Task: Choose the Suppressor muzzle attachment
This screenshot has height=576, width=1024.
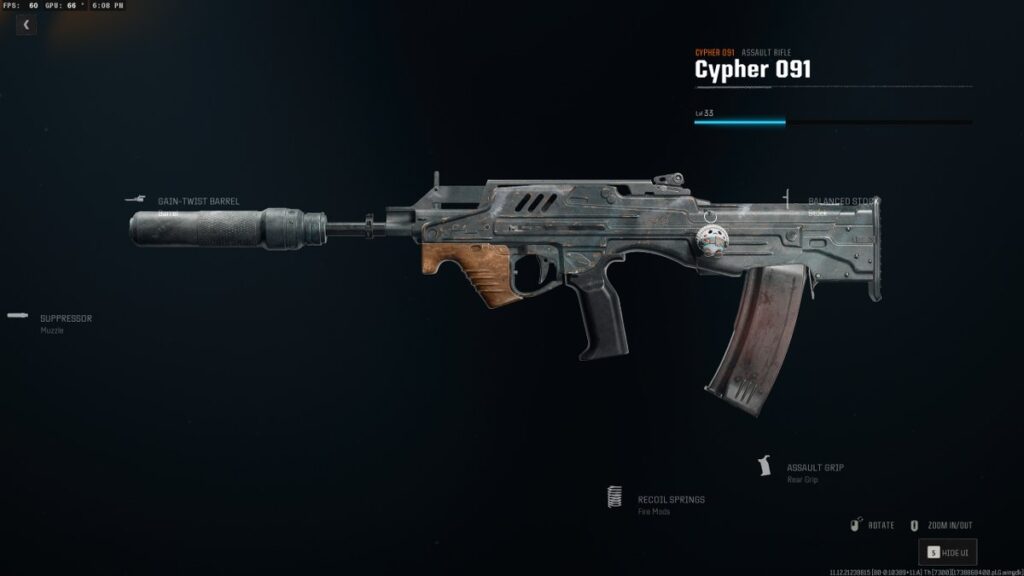Action: 66,319
